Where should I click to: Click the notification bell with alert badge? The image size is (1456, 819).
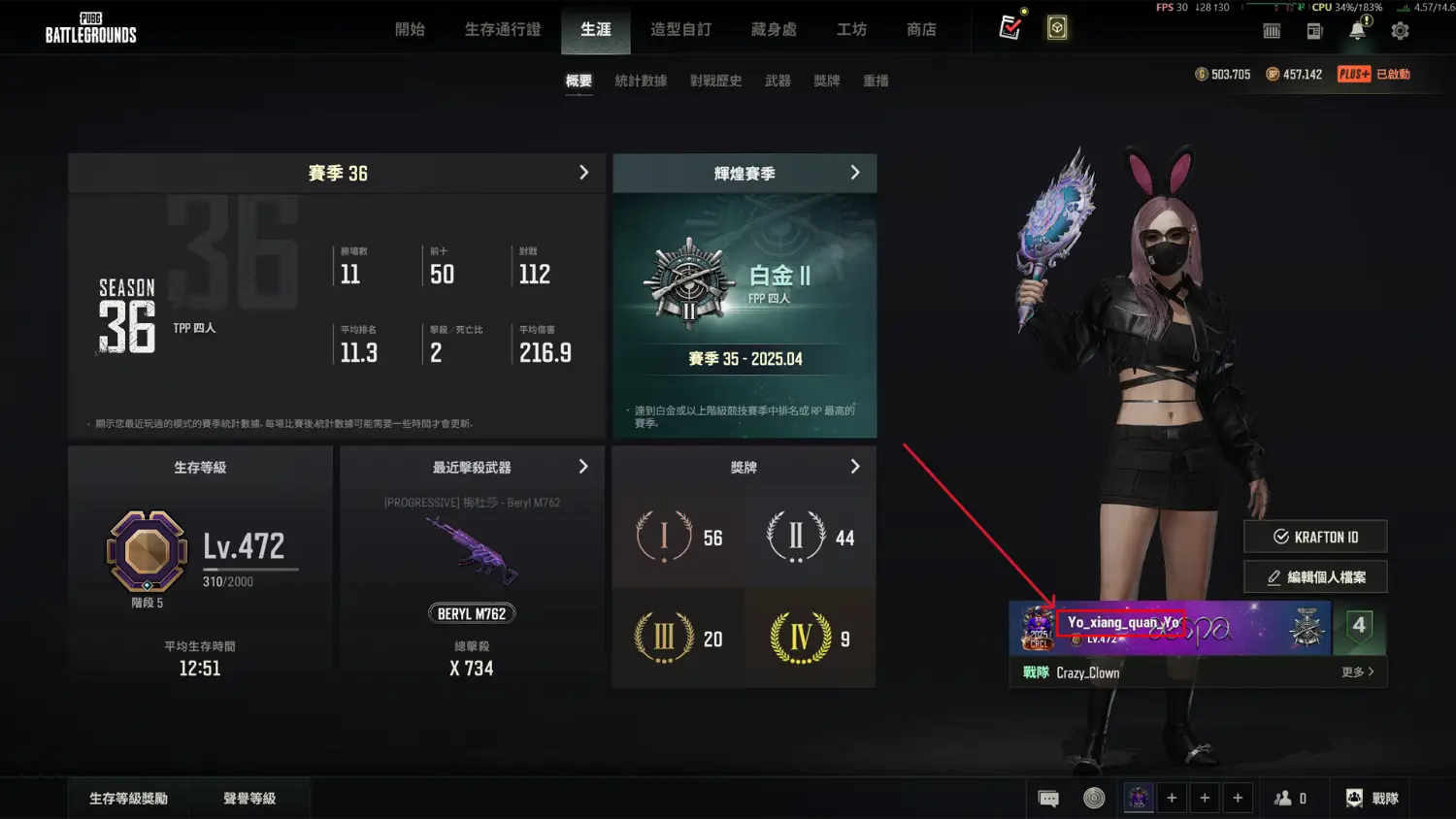coord(1357,30)
